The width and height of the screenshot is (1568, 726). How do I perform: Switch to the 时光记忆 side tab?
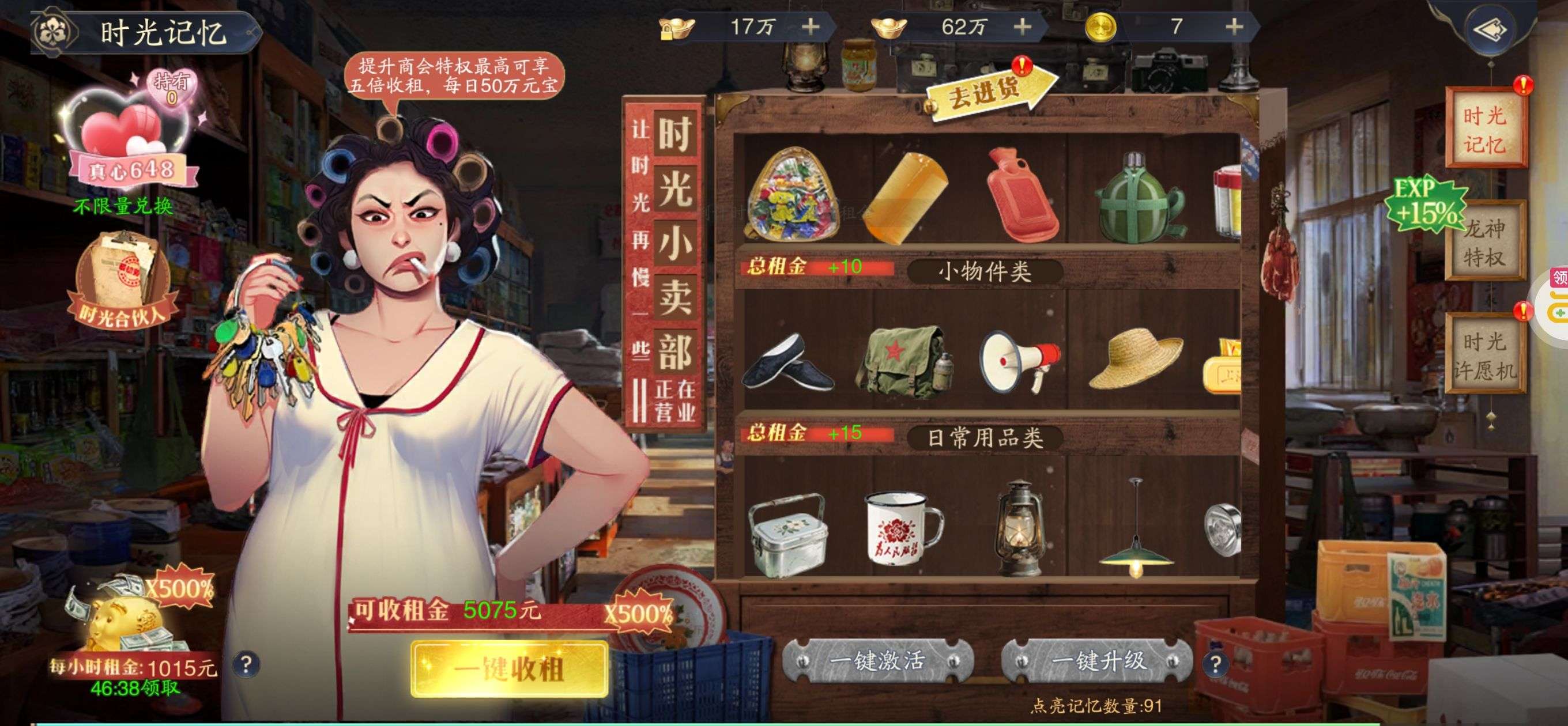pyautogui.click(x=1484, y=130)
